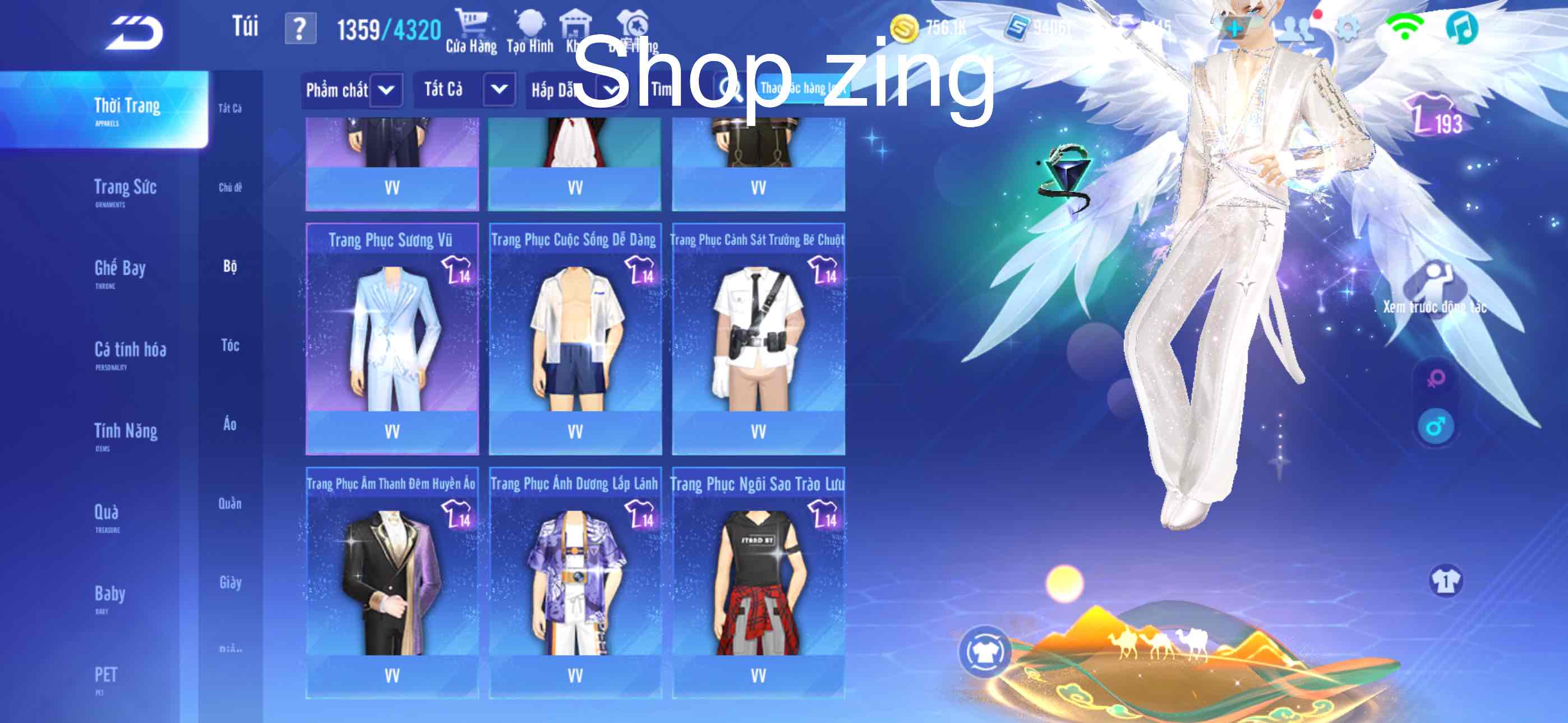Open the Cá tính hóa category
Viewport: 1568px width, 723px height.
point(130,352)
